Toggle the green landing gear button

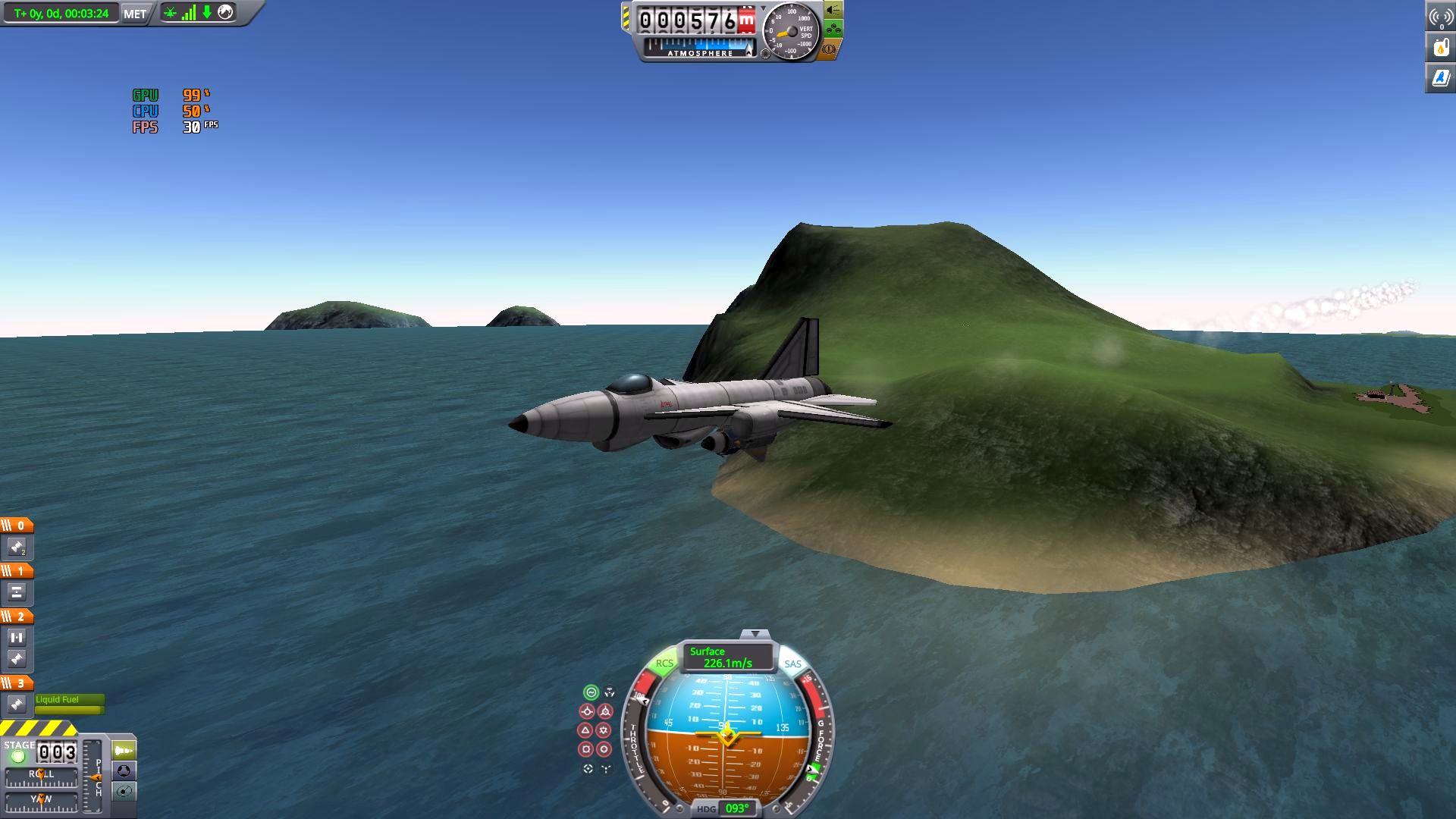(833, 30)
